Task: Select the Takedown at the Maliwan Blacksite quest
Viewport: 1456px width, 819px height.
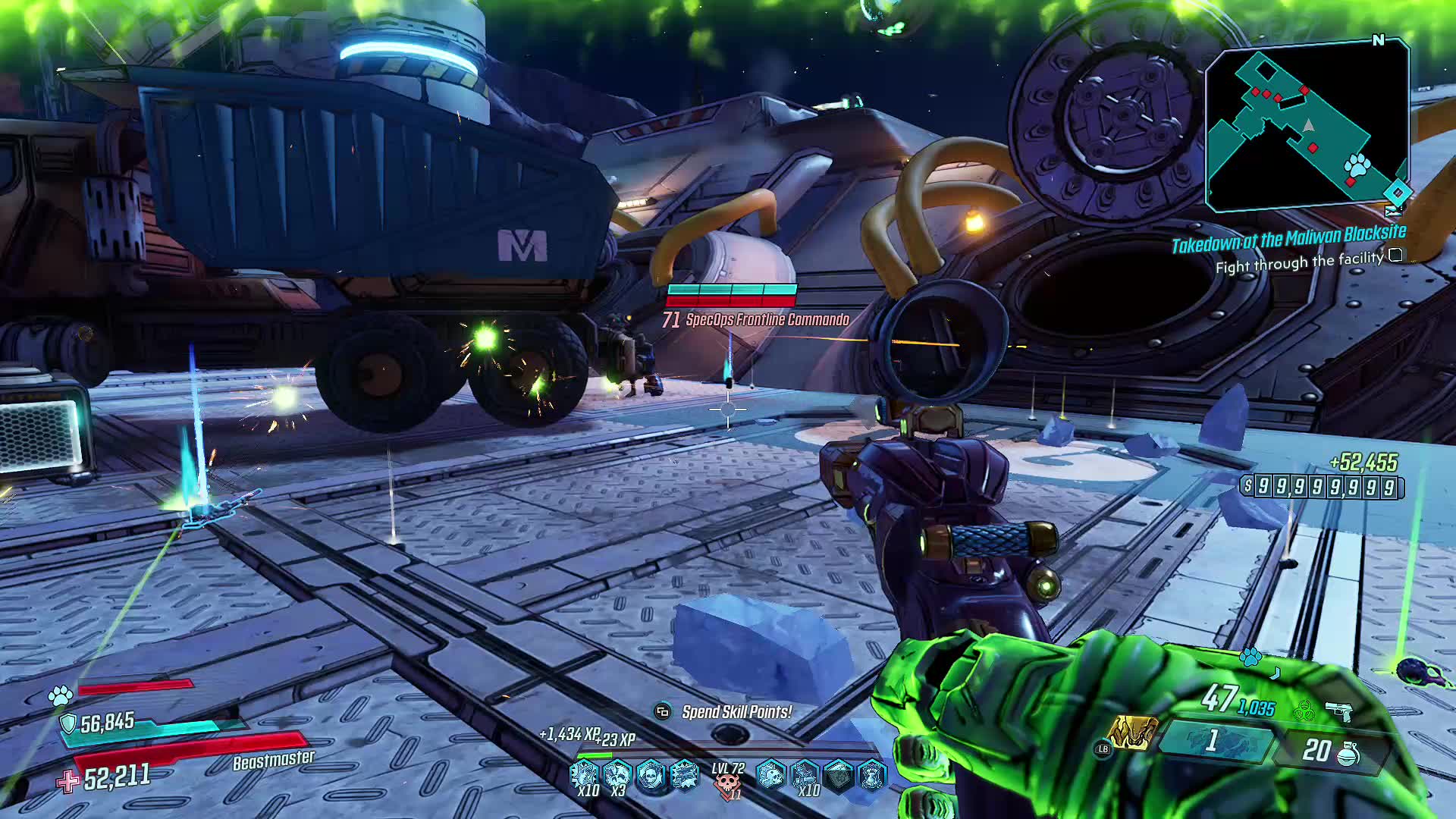Action: tap(1288, 239)
